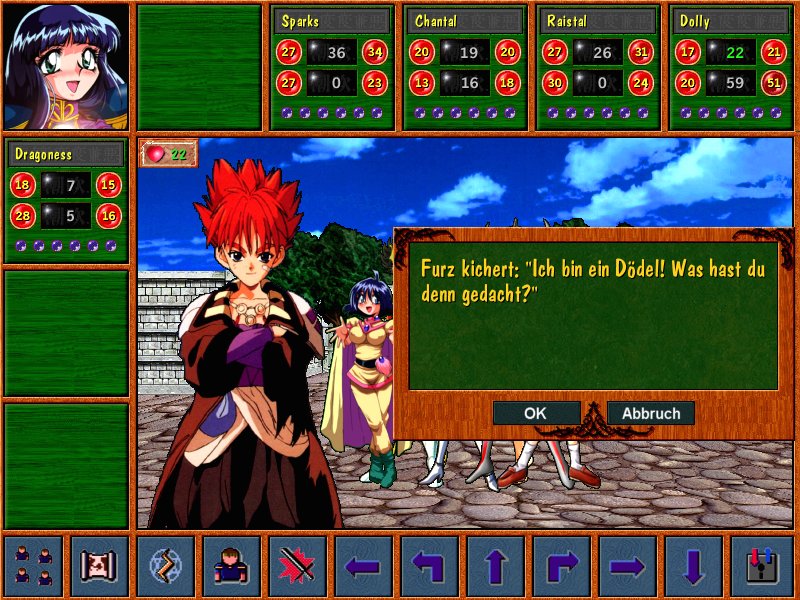Image resolution: width=800 pixels, height=600 pixels.
Task: Click the strafe right arrow
Action: pyautogui.click(x=627, y=566)
